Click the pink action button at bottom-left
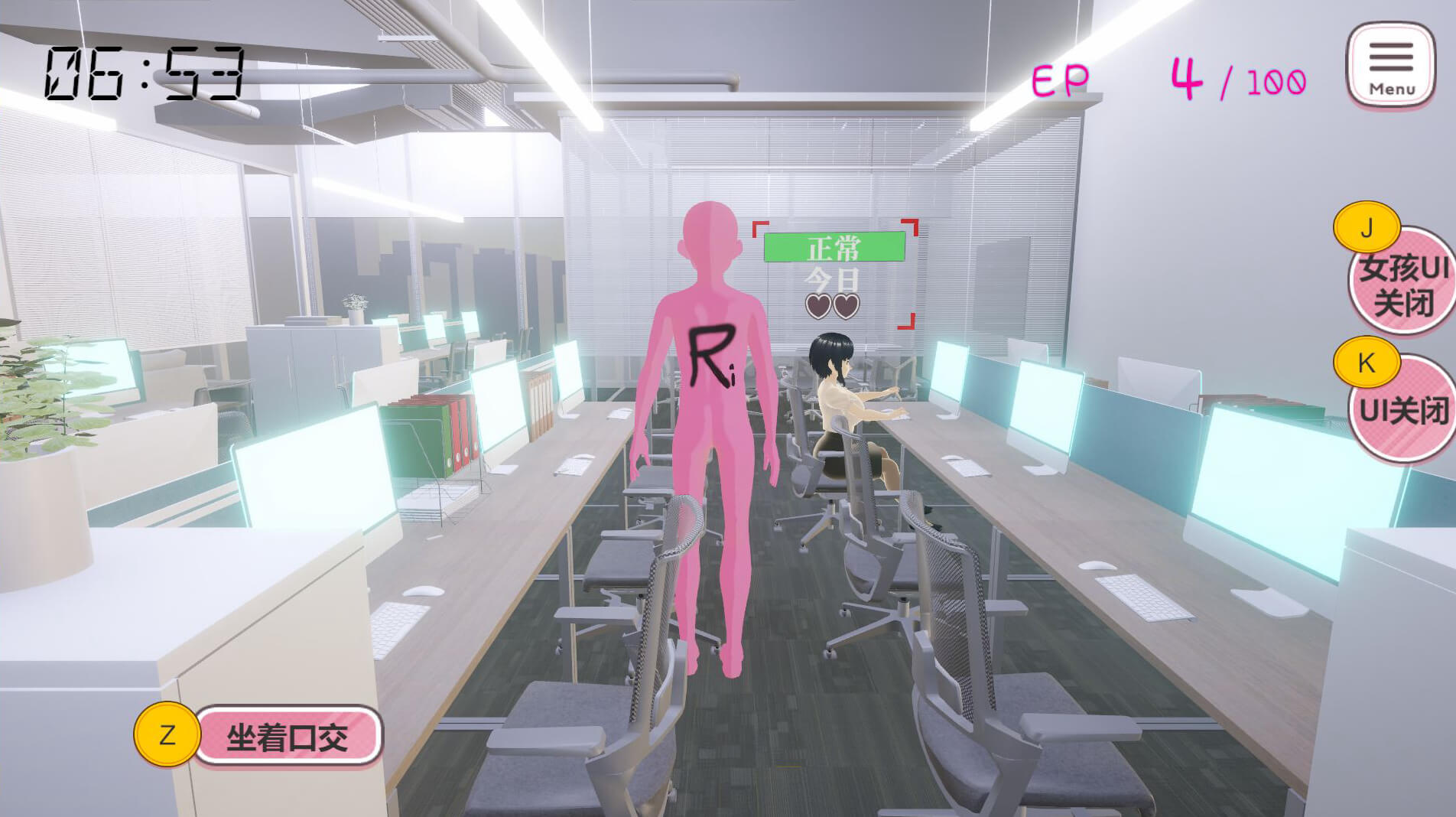This screenshot has width=1456, height=817. click(288, 737)
